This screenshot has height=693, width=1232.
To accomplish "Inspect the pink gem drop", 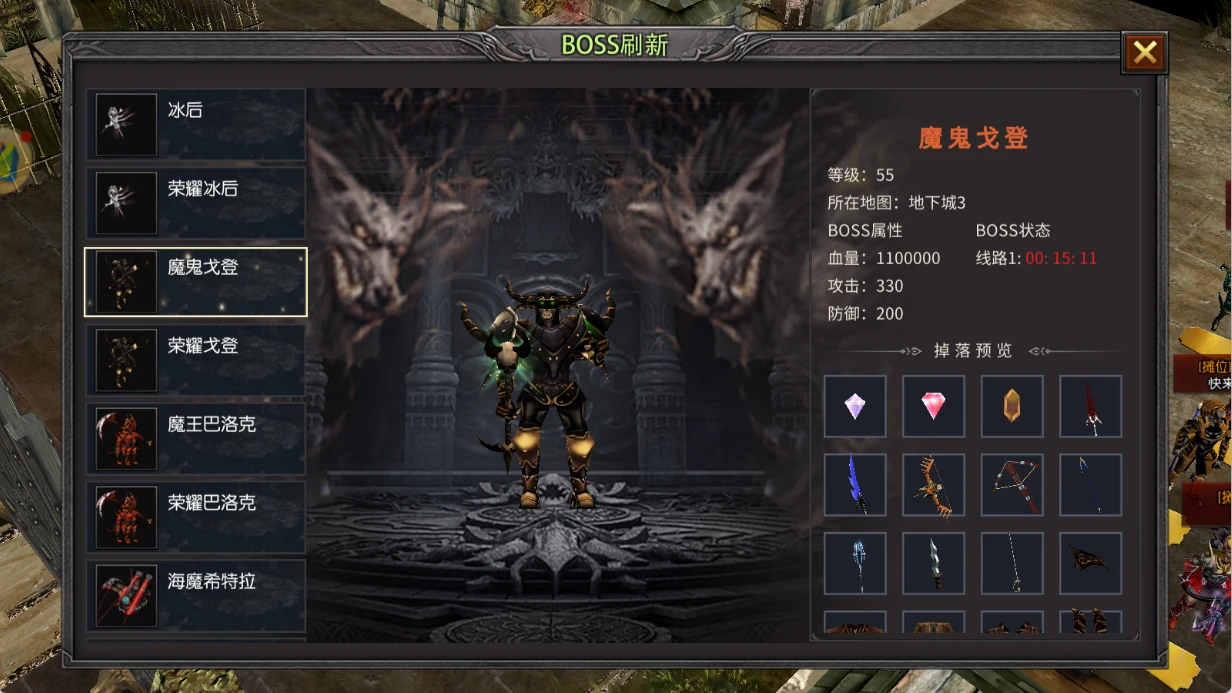I will point(933,406).
